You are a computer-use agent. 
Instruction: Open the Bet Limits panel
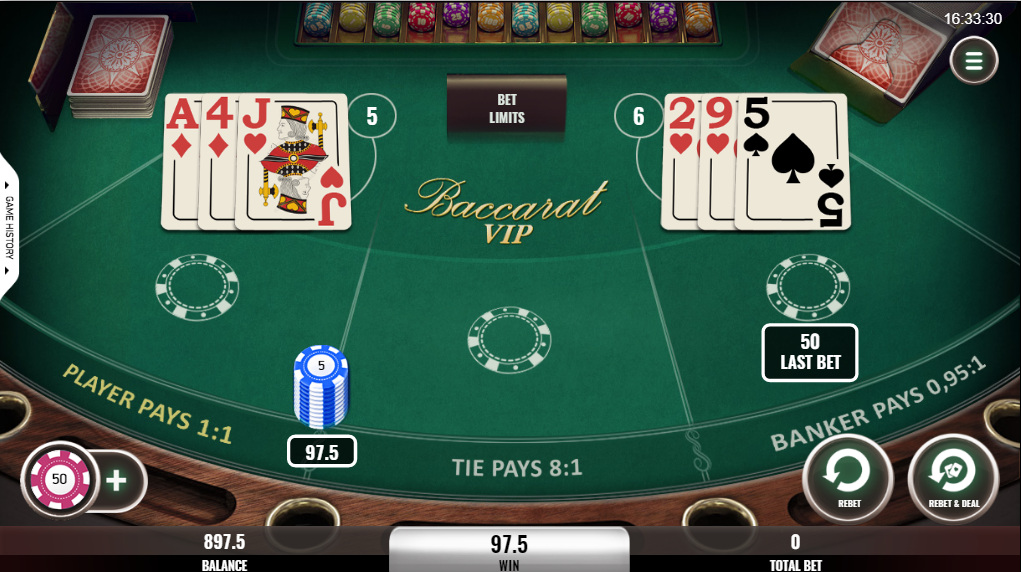pyautogui.click(x=507, y=109)
